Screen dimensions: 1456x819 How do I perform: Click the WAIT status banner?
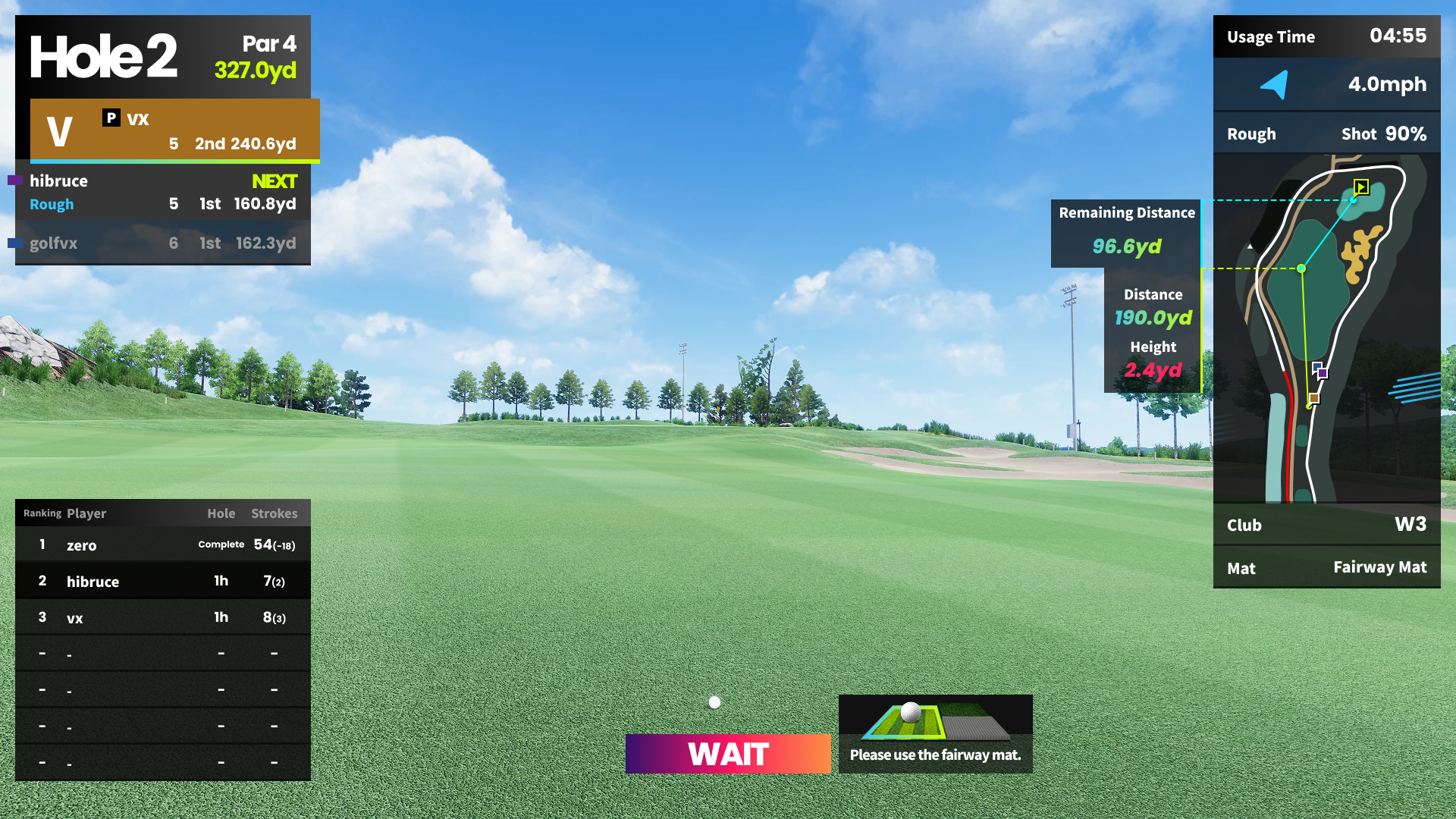[728, 754]
